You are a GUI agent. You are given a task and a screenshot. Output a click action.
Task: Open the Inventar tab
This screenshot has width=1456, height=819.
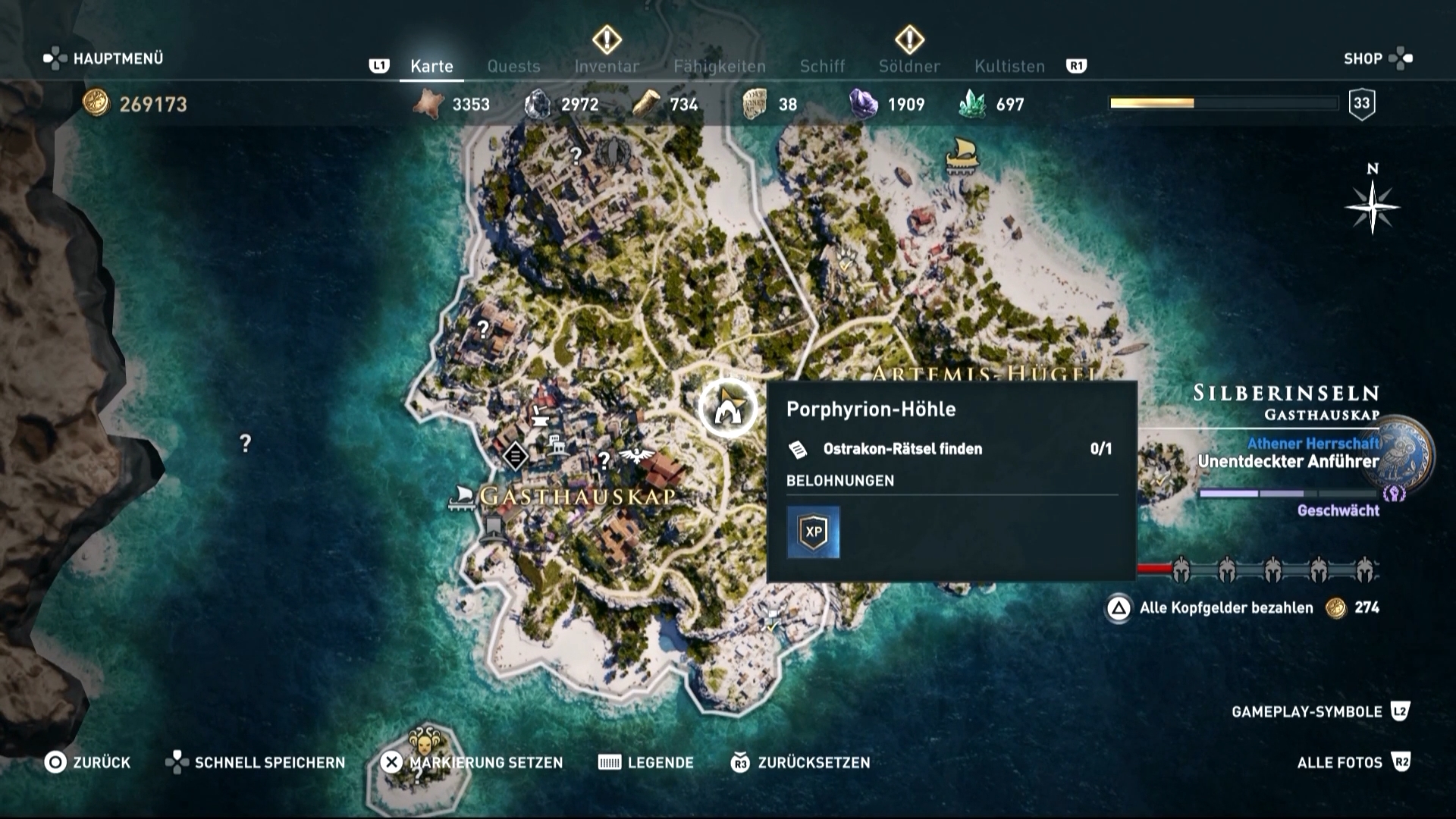pos(607,67)
